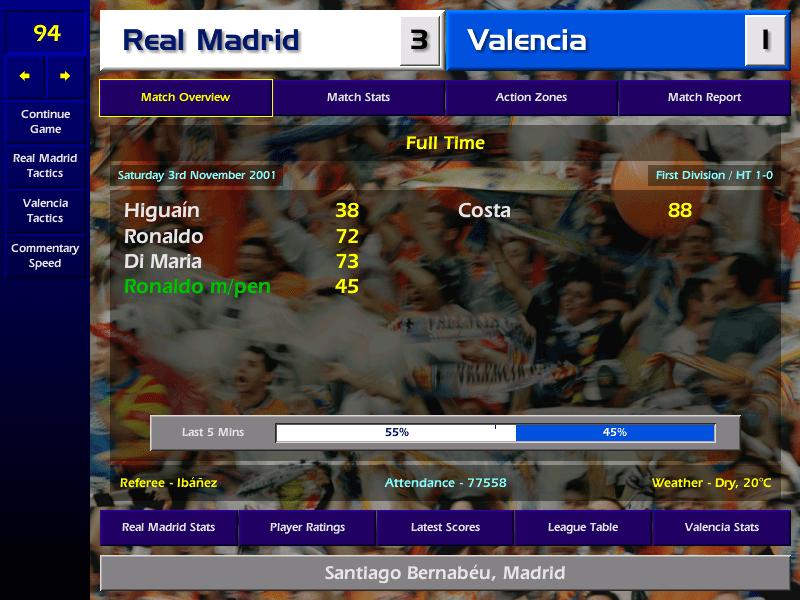This screenshot has width=800, height=600.
Task: Switch to the Match Overview tab
Action: 185,98
